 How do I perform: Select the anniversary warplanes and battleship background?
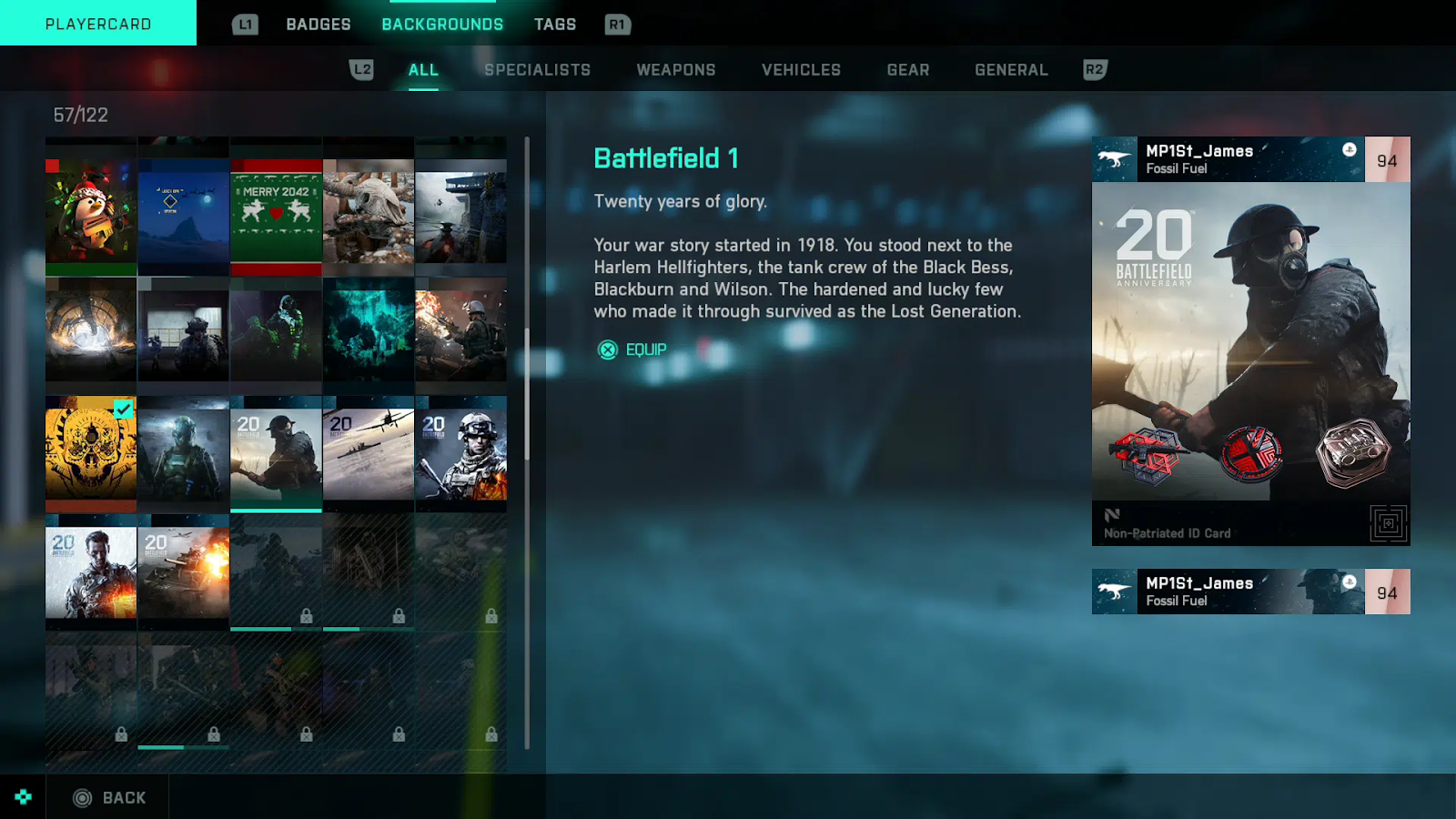point(369,452)
